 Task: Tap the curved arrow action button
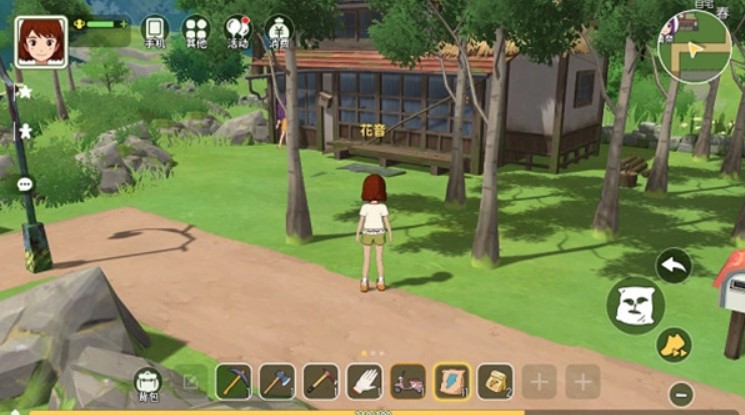(x=673, y=266)
